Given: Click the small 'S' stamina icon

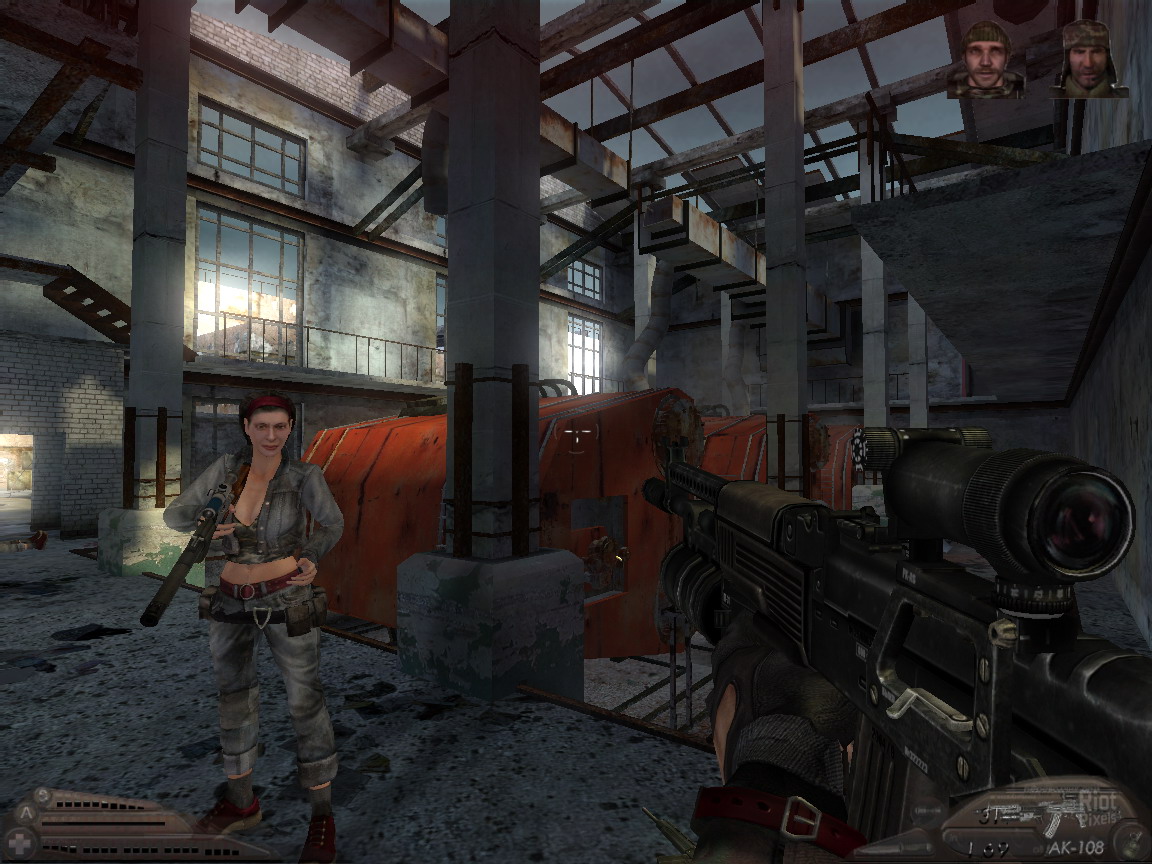Looking at the screenshot, I should [44, 794].
